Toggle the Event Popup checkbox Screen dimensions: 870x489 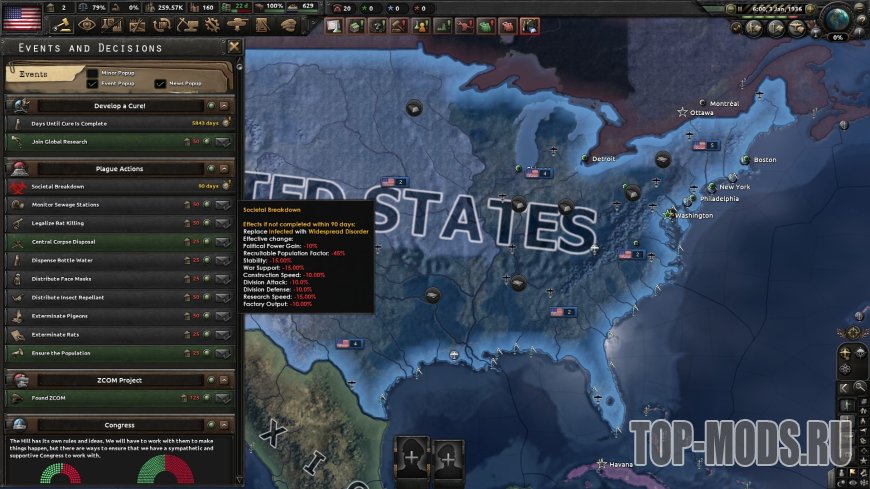coord(93,83)
